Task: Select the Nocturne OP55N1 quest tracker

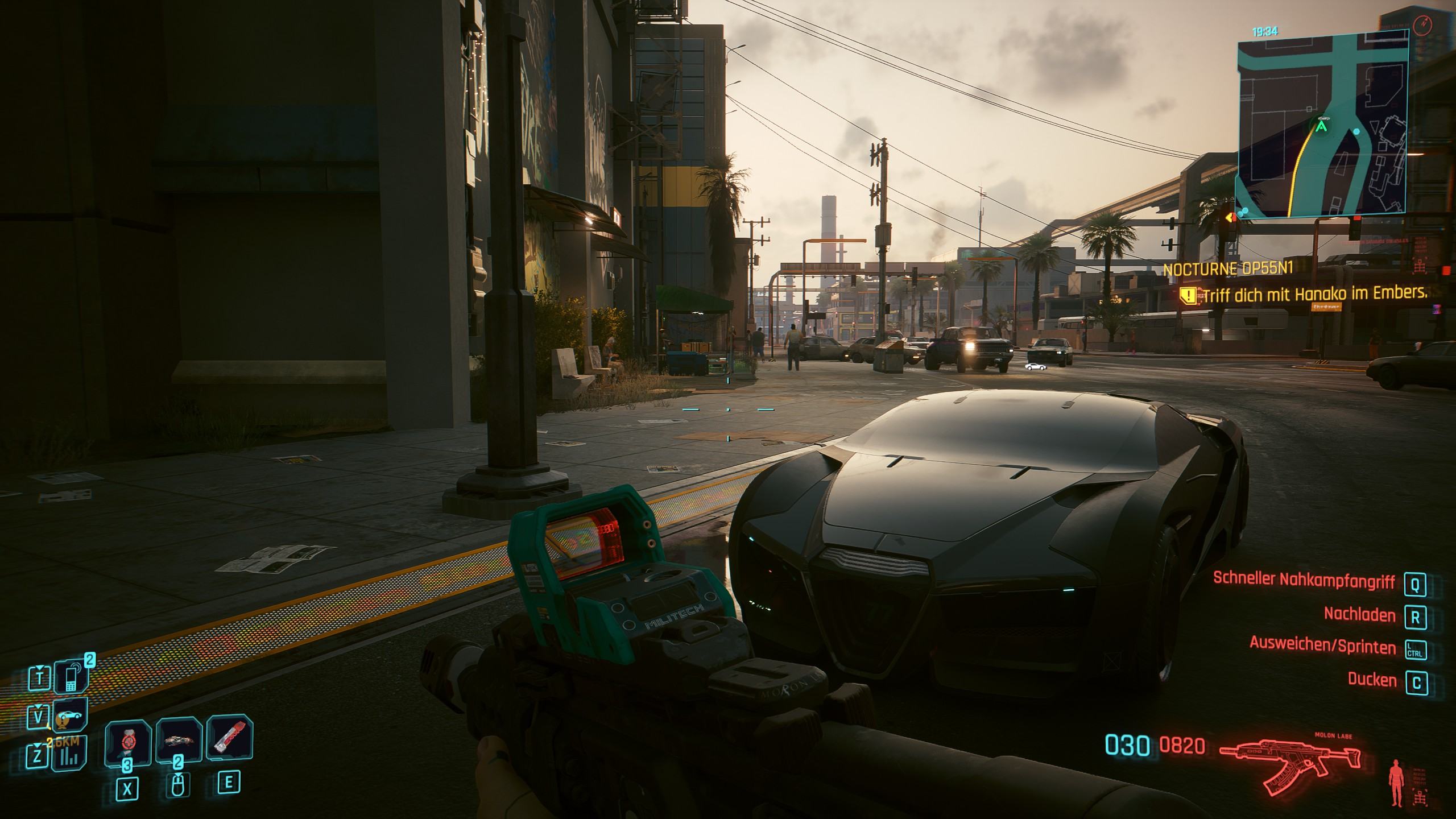Action: click(1228, 269)
